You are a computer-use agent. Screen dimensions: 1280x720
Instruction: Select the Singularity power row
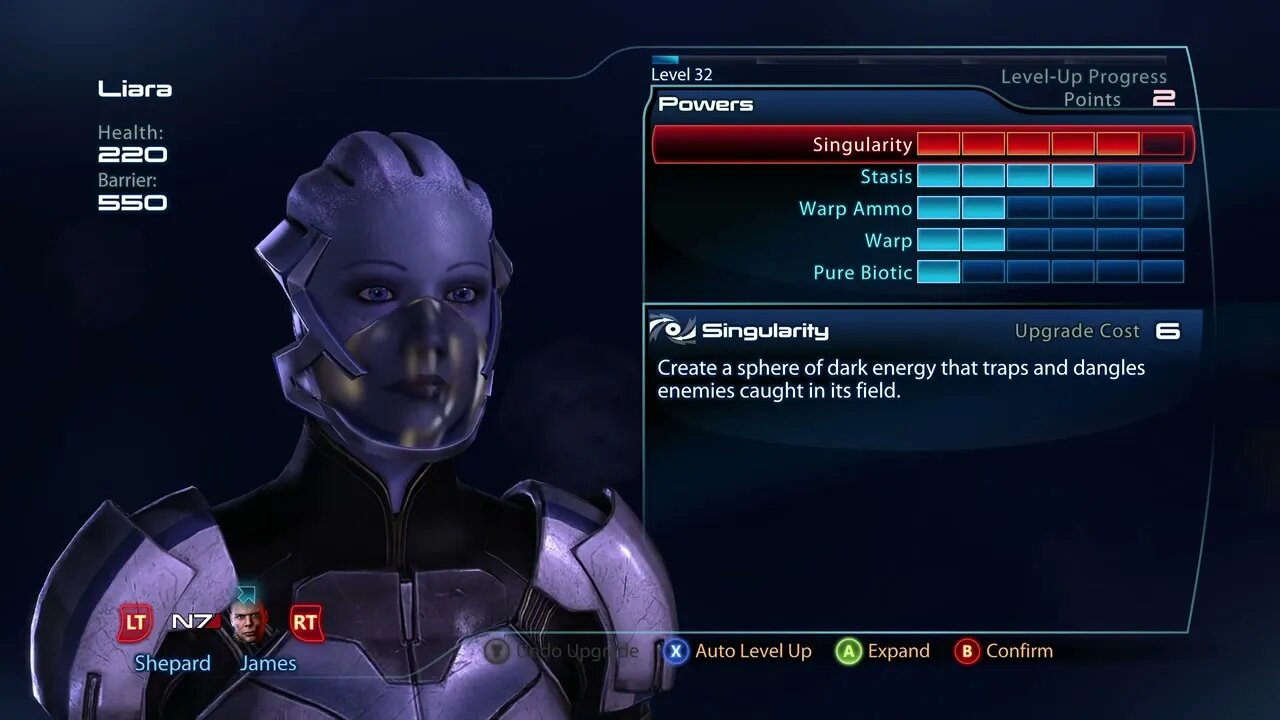[x=862, y=145]
